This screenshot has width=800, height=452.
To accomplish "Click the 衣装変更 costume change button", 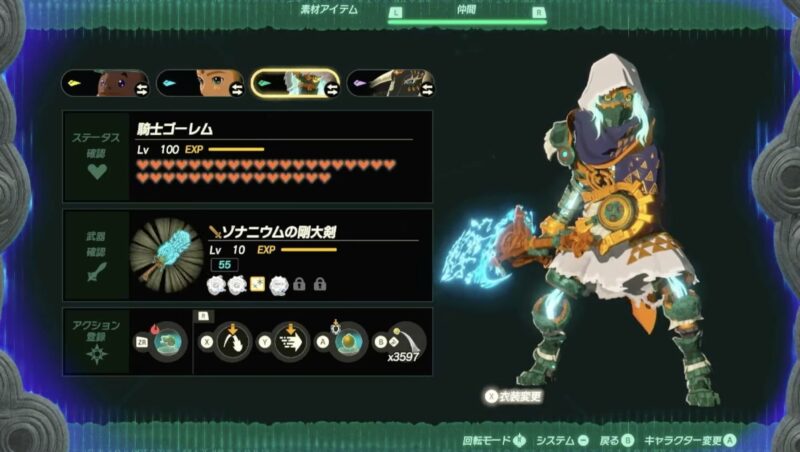I will (513, 396).
